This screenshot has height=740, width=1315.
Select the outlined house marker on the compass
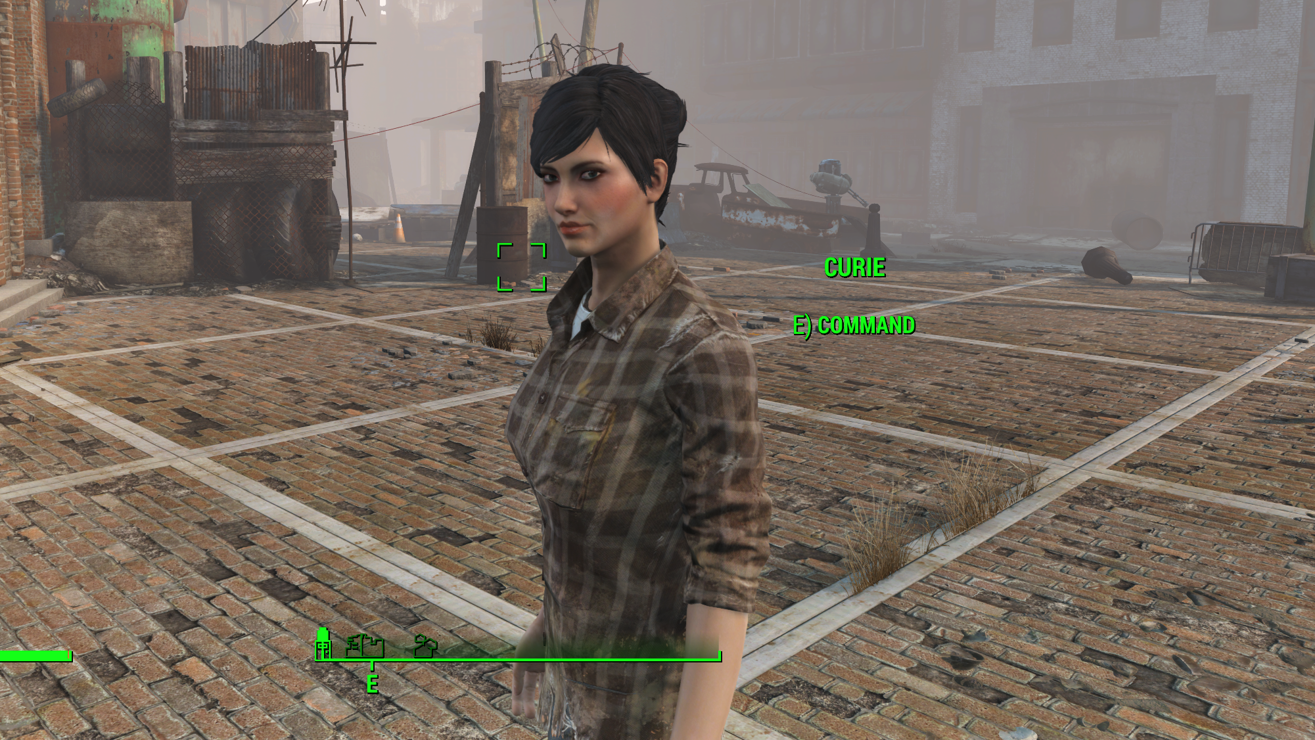(x=426, y=646)
